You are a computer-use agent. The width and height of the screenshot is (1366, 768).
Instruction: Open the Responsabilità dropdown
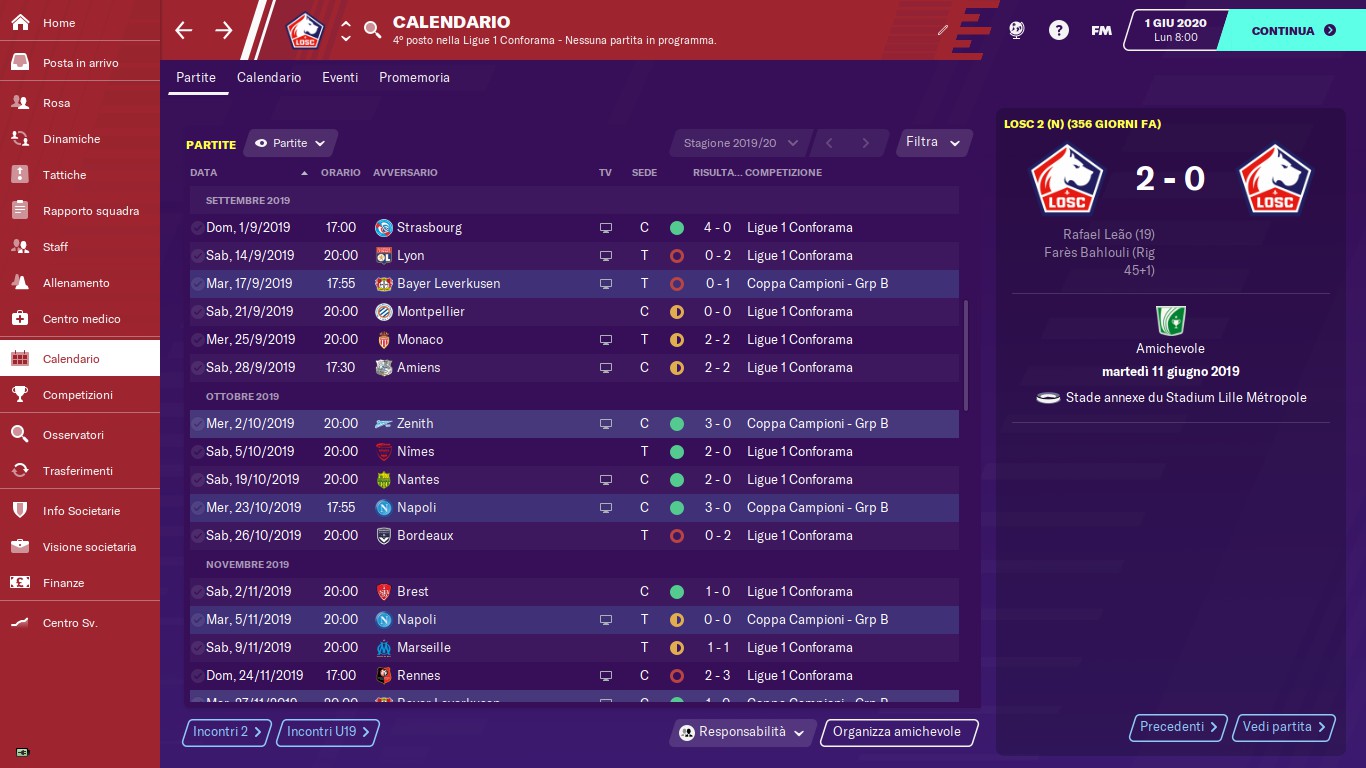(742, 732)
